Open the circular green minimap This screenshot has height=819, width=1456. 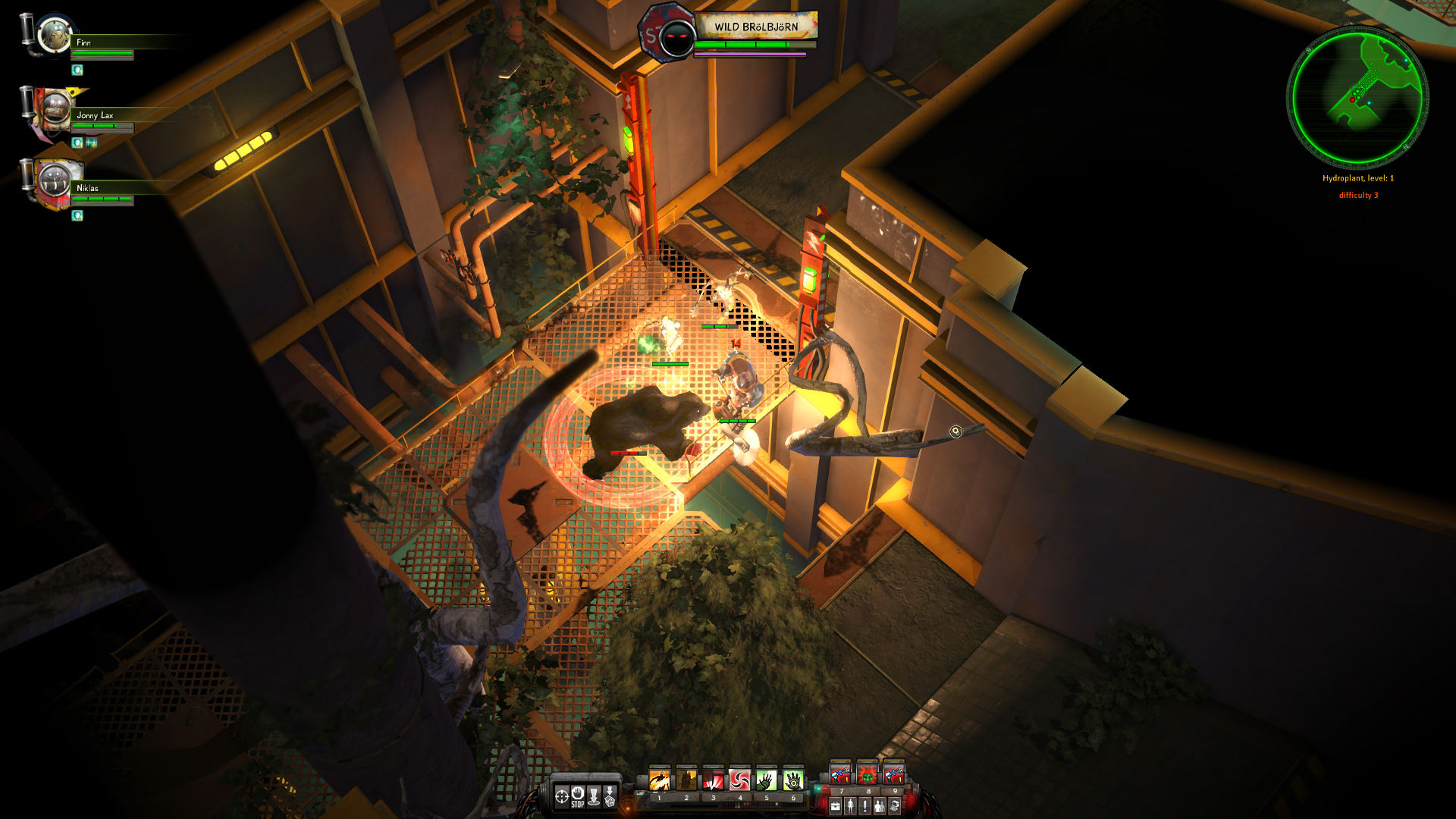(x=1357, y=97)
